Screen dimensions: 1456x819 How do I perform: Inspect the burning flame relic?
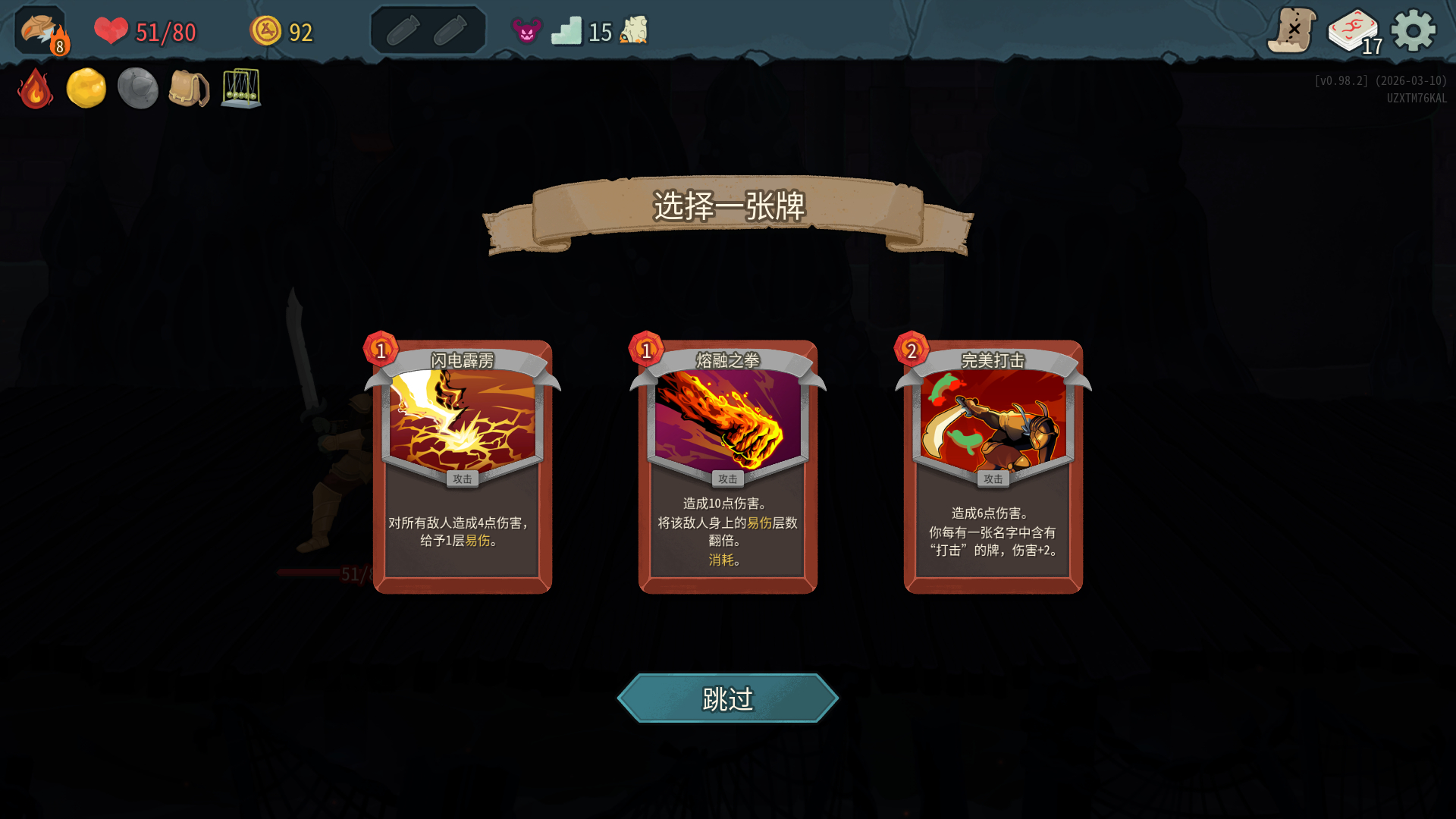pos(35,89)
